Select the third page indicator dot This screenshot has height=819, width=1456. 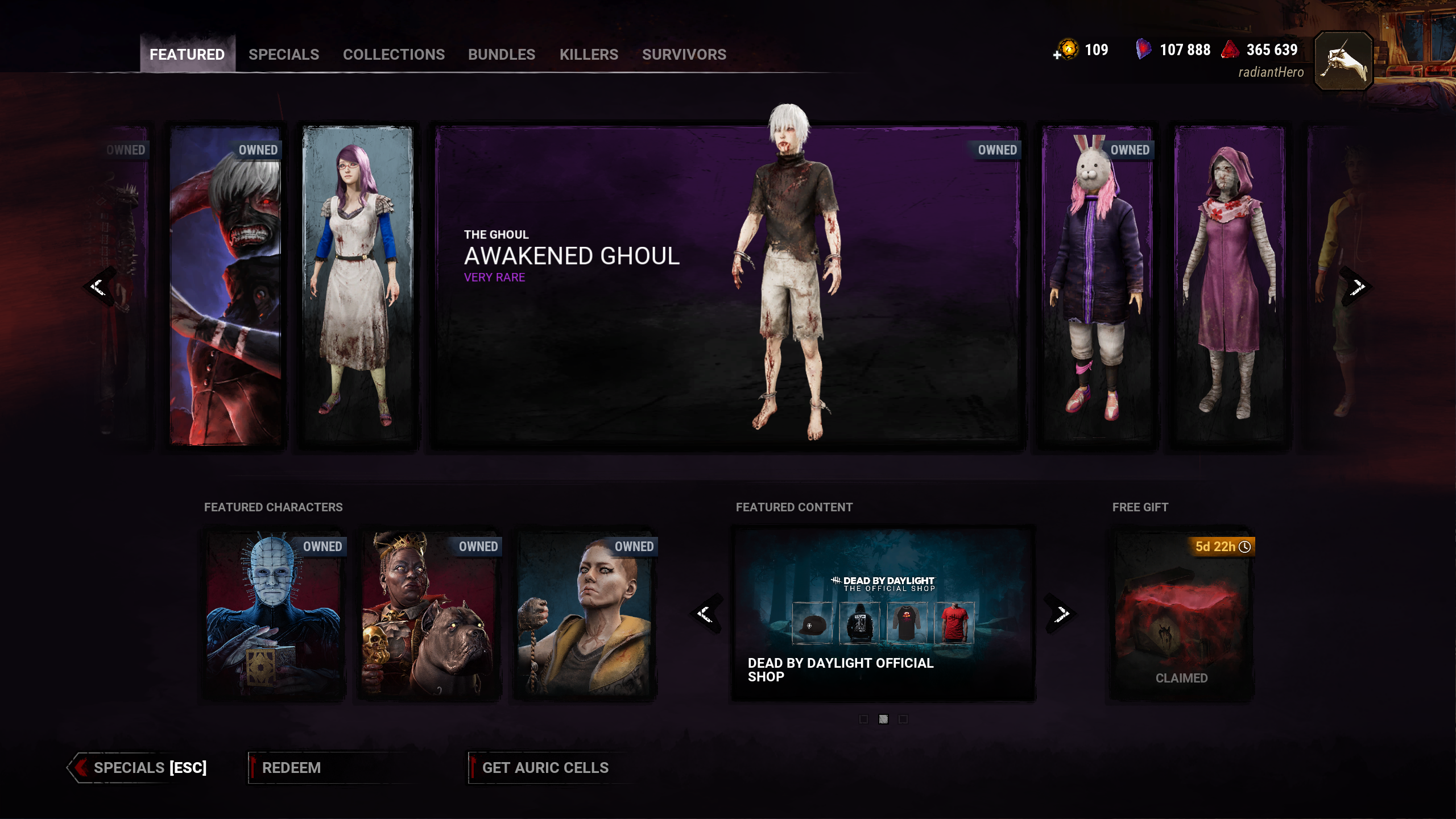903,719
